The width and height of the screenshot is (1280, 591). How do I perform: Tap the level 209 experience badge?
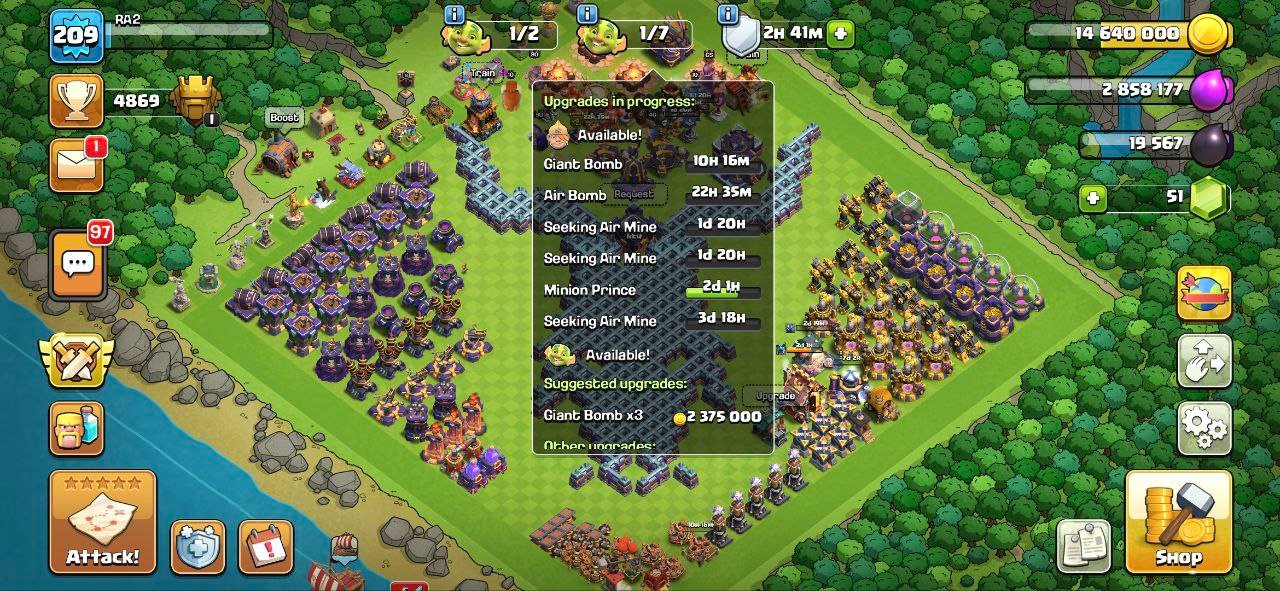coord(76,37)
